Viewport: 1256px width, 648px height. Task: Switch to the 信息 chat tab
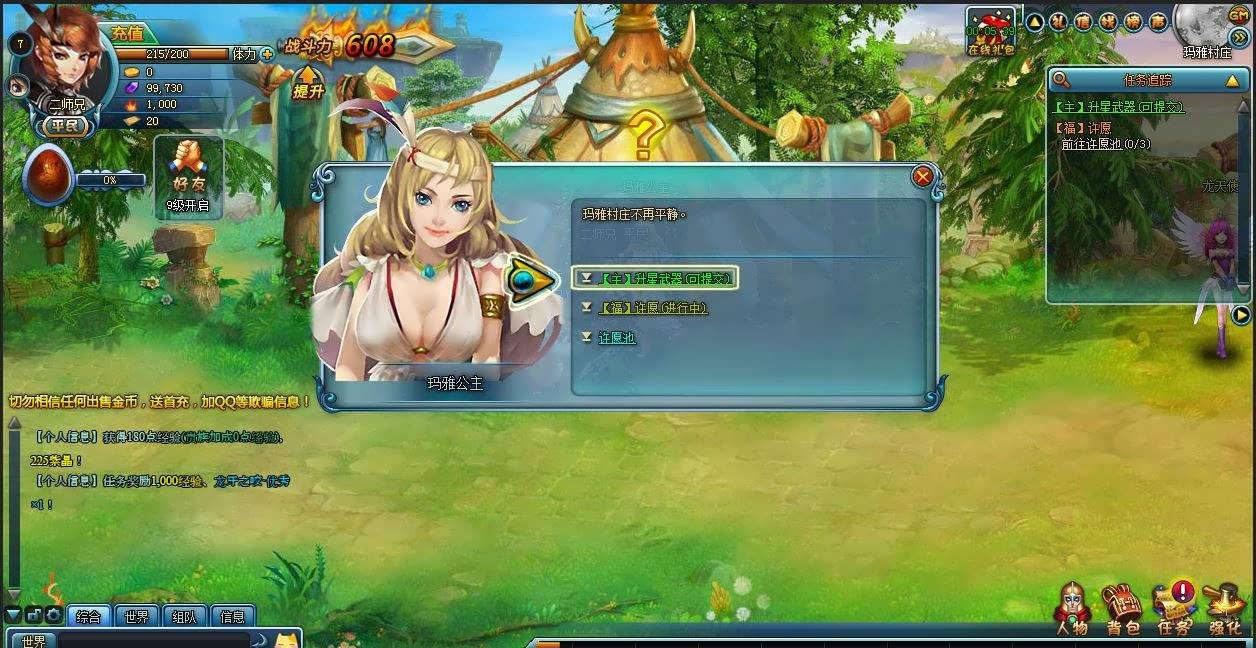pyautogui.click(x=232, y=617)
